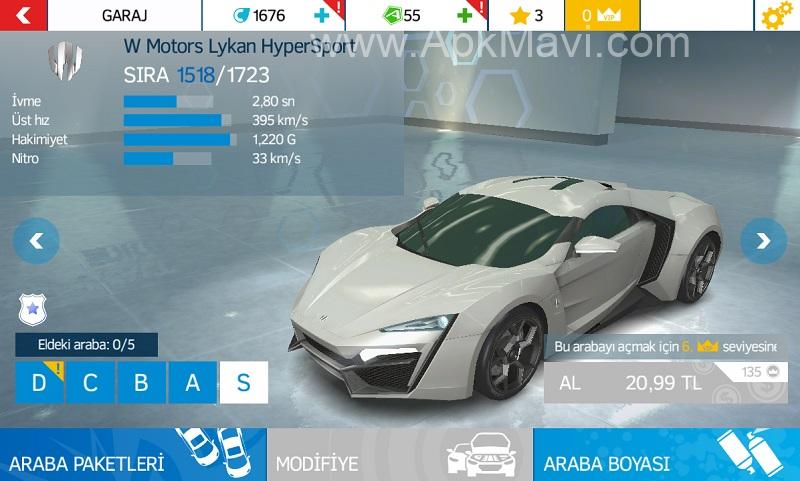Switch to class B cars
The image size is (800, 481).
141,383
